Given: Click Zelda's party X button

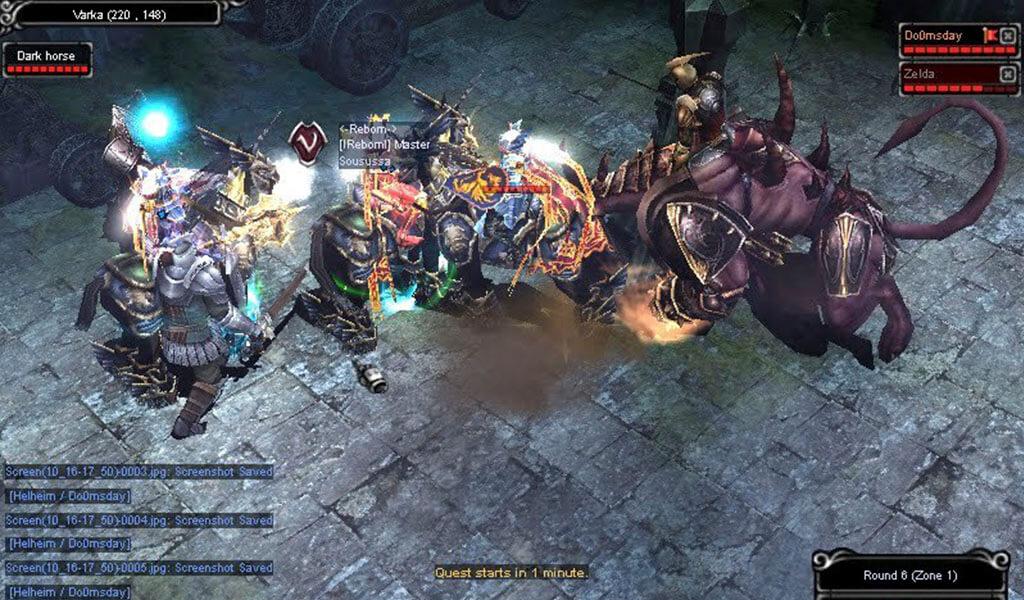Looking at the screenshot, I should (x=1008, y=73).
